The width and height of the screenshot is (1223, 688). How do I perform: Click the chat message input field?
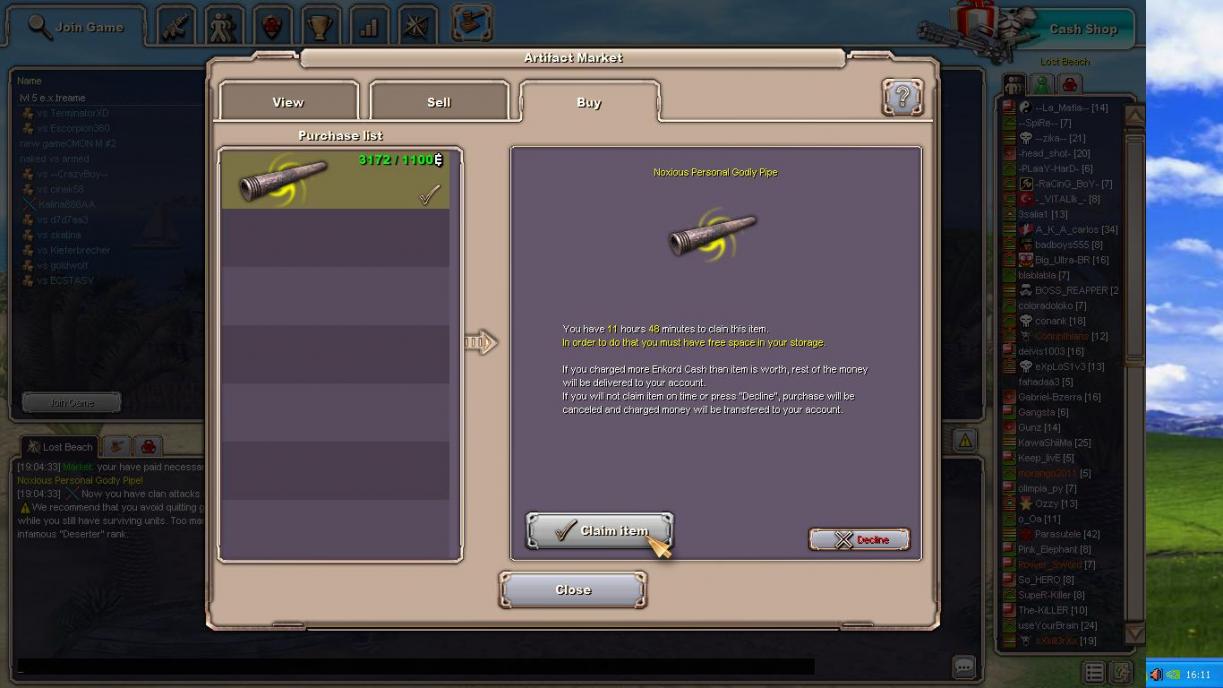(415, 666)
